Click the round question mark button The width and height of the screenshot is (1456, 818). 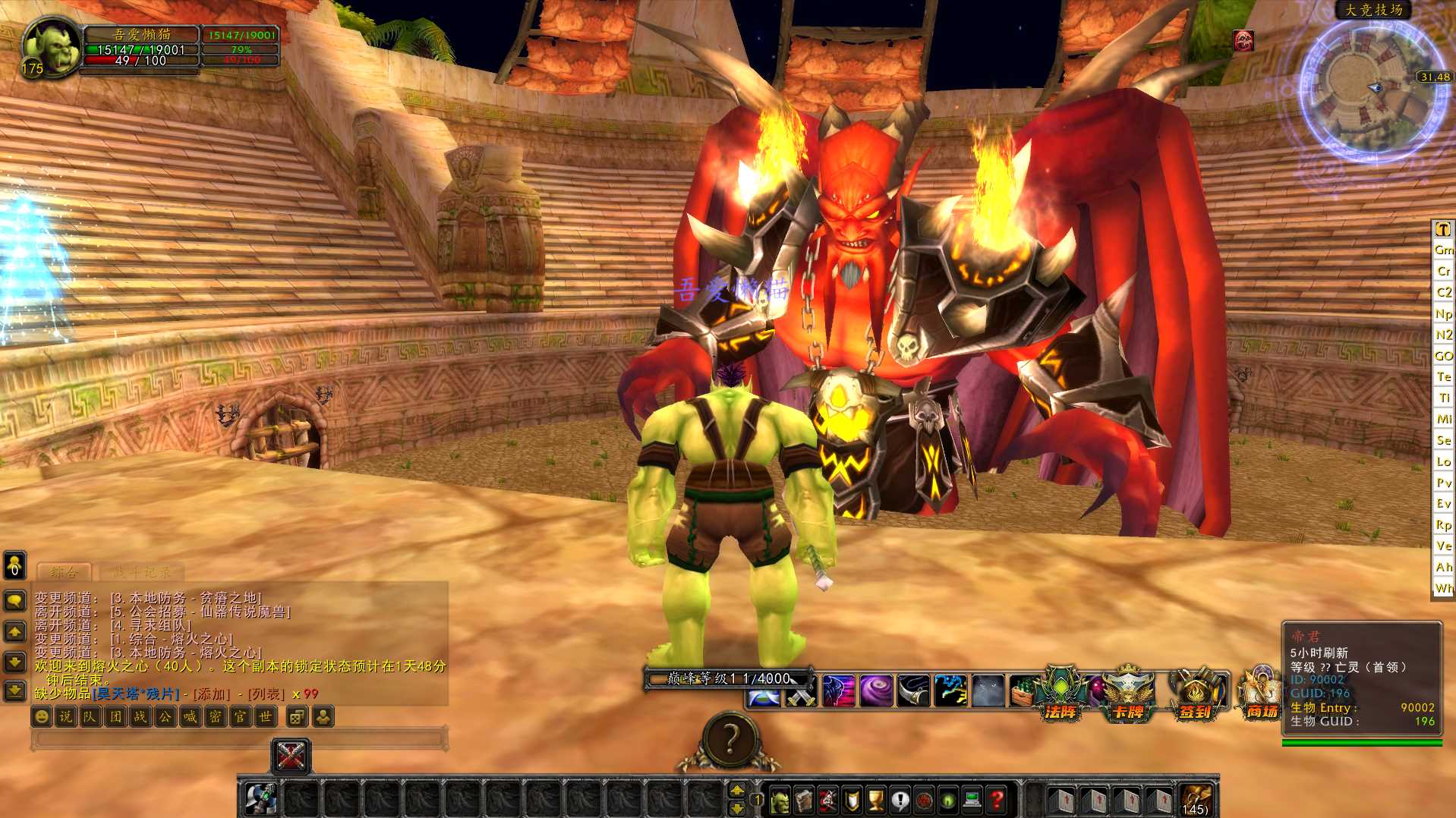click(x=730, y=738)
